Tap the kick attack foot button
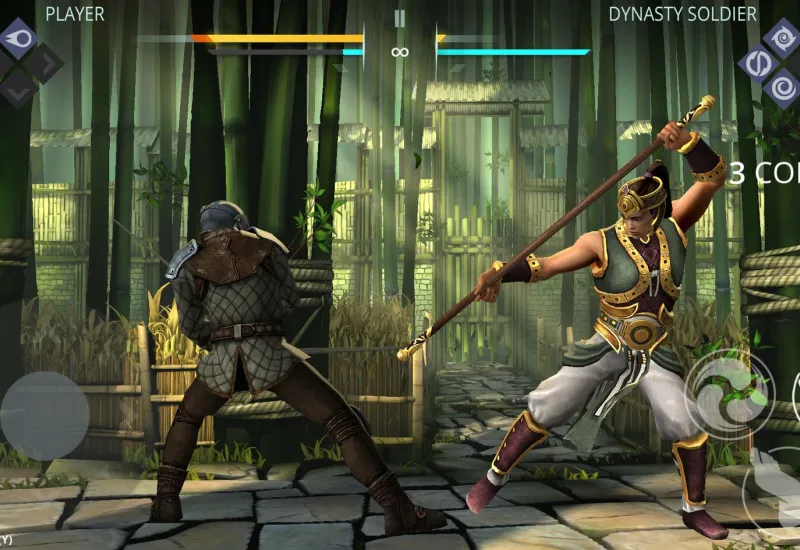This screenshot has width=800, height=550. click(777, 492)
